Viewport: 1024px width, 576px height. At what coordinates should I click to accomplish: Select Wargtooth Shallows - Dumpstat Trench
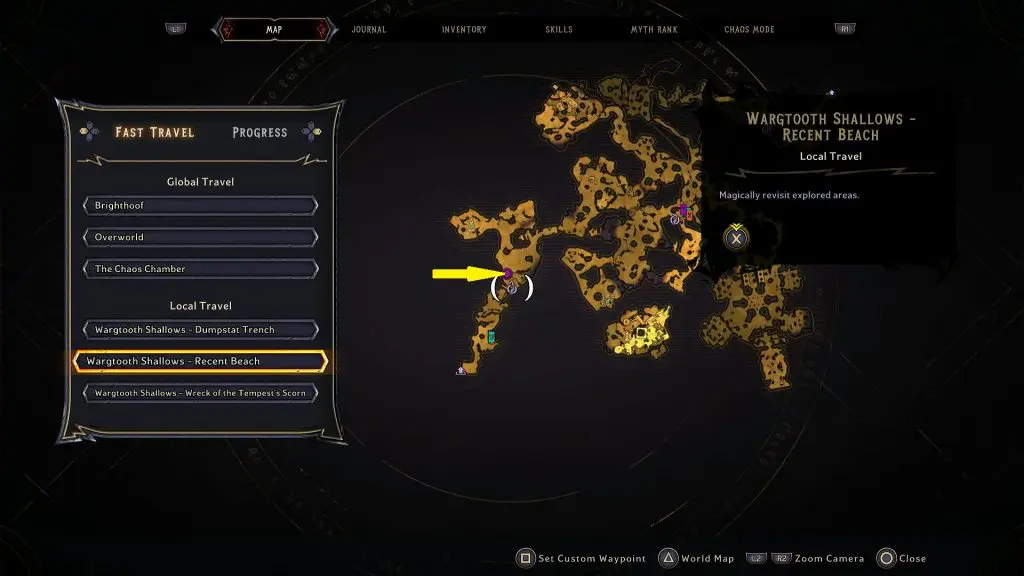coord(200,330)
